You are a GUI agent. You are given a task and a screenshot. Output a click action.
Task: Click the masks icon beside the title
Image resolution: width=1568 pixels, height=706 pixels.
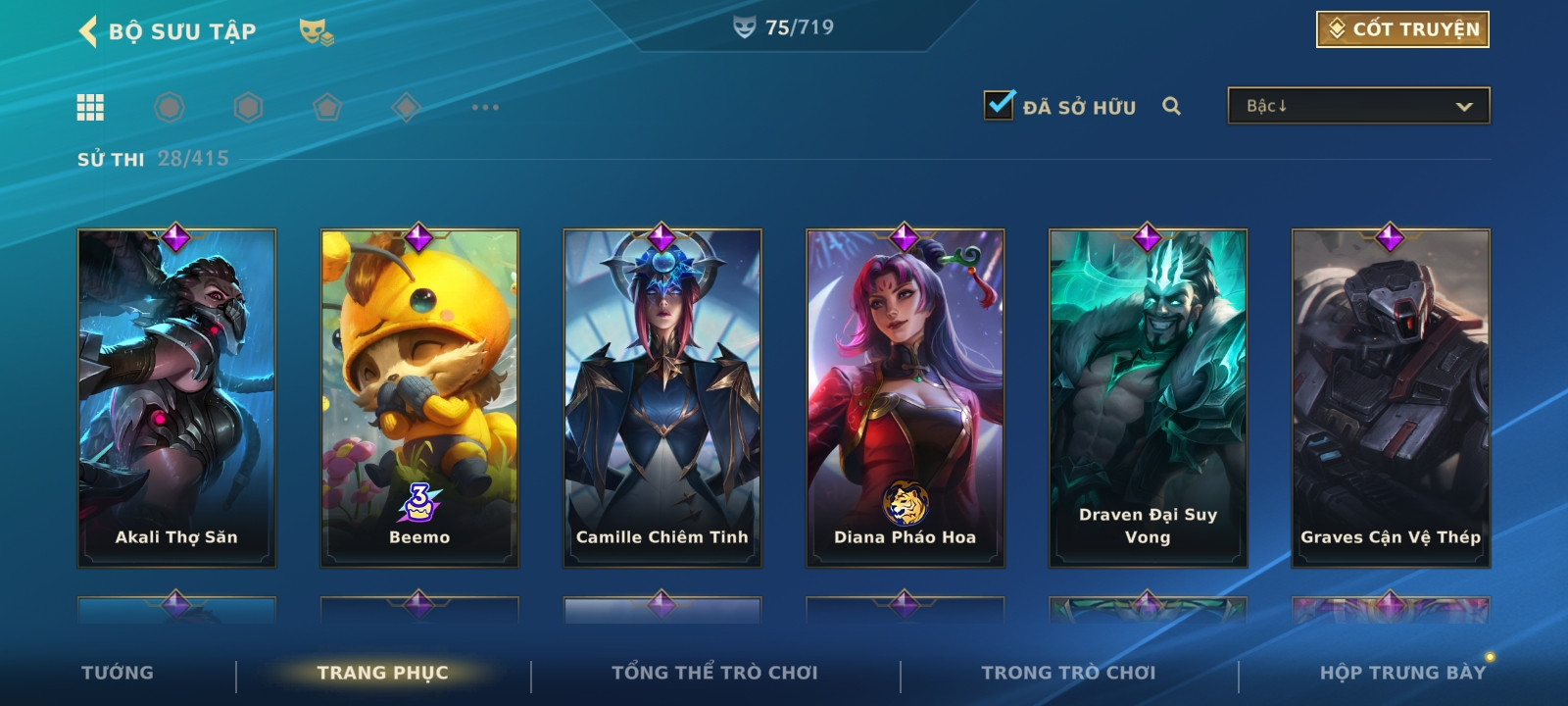click(x=316, y=32)
